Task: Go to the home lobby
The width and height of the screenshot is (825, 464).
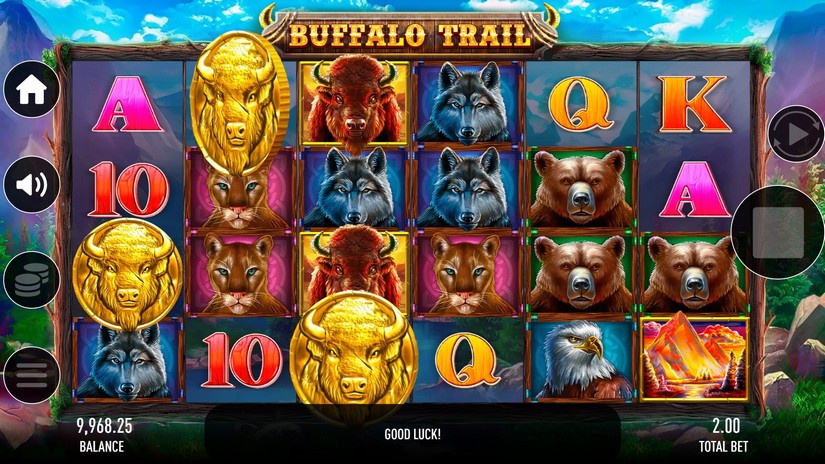Action: (31, 90)
